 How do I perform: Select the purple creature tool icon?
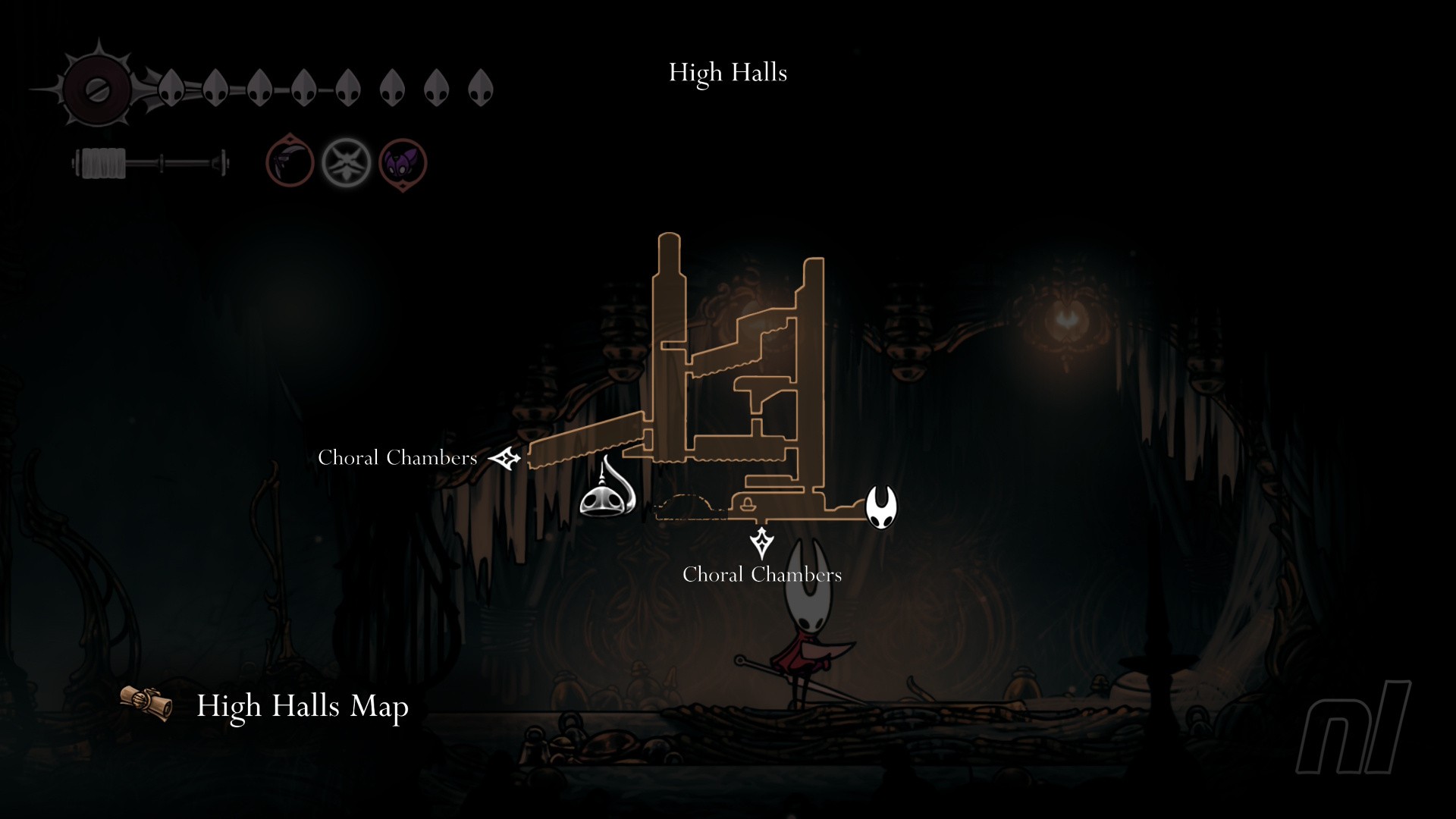pos(403,163)
